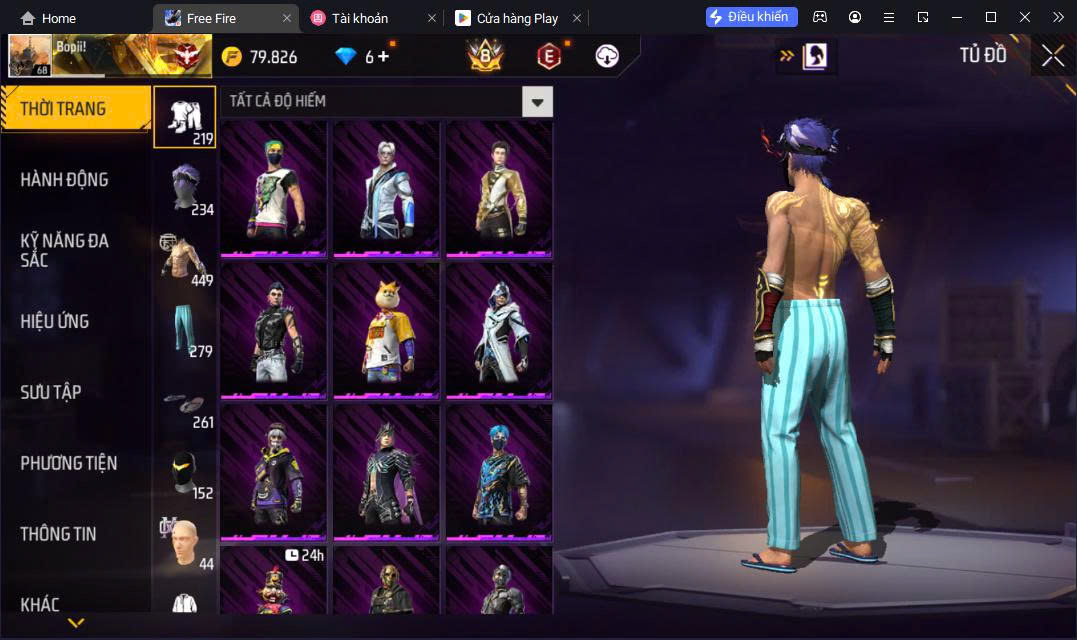Open the Tất Cả Độ Hiếm rarity dropdown
This screenshot has width=1077, height=640.
[x=537, y=101]
